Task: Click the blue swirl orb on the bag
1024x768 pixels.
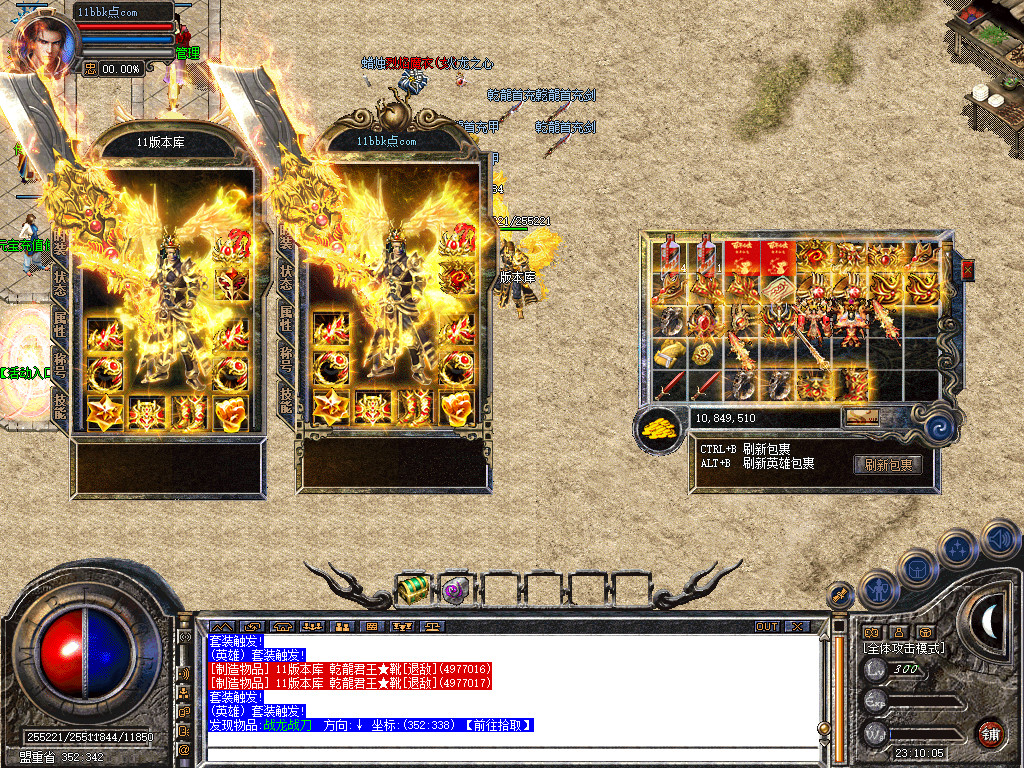Action: [938, 426]
